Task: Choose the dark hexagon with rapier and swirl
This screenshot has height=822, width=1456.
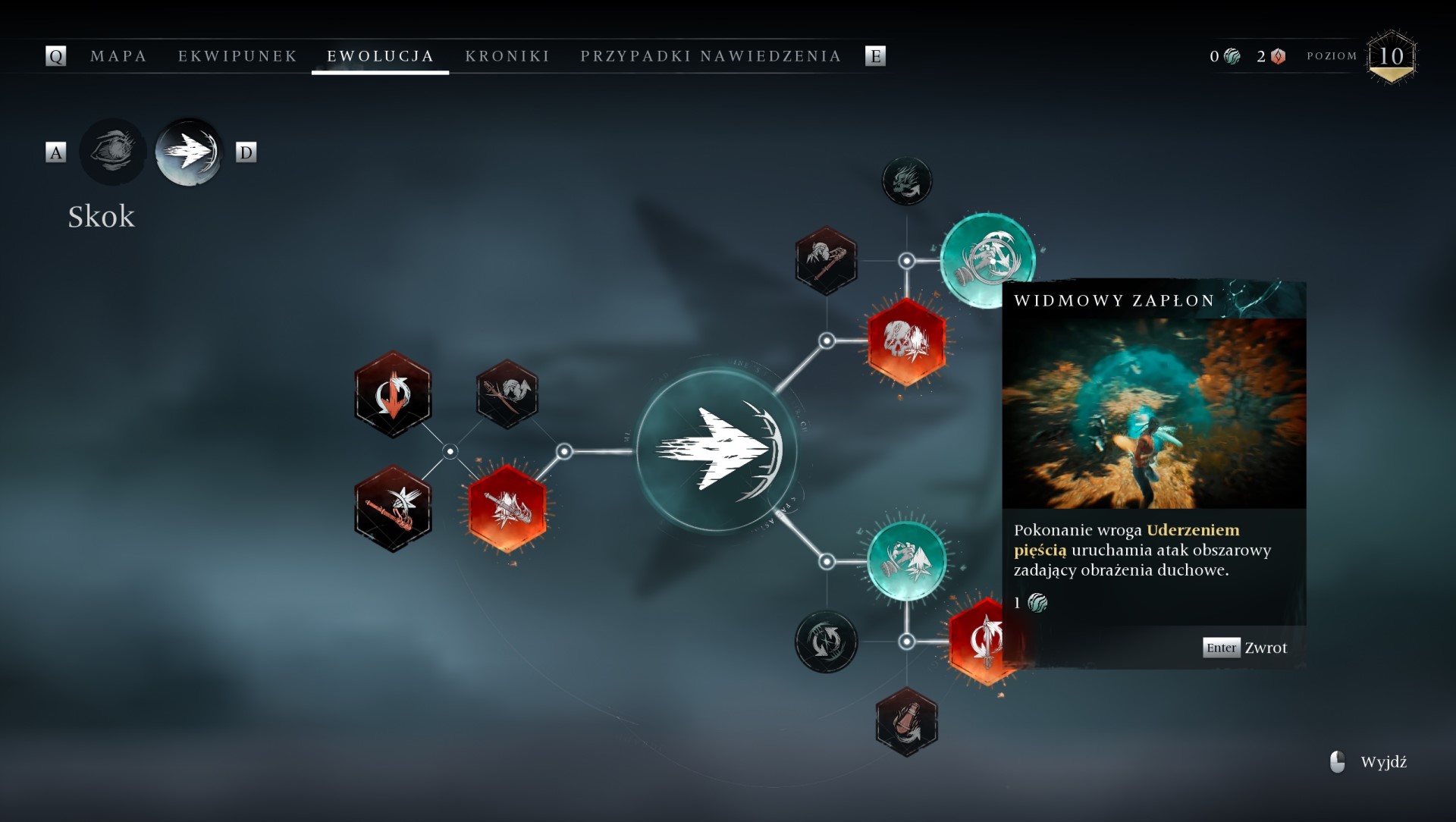Action: coord(507,394)
